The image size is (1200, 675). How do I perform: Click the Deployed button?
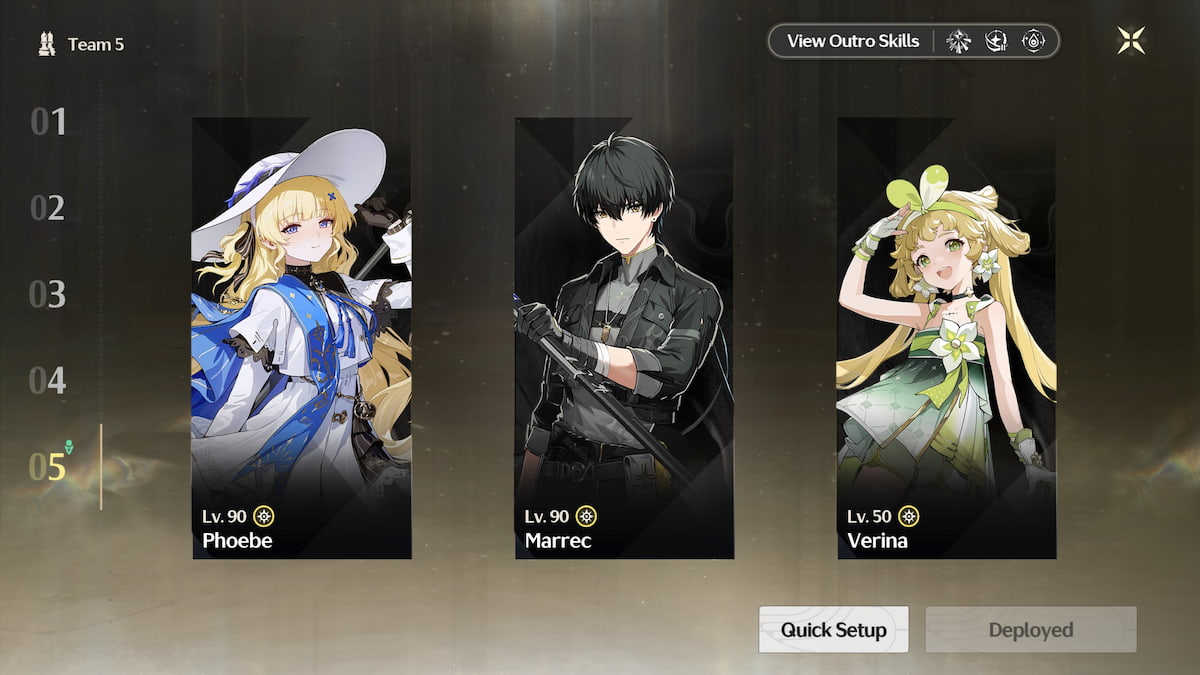coord(1030,630)
